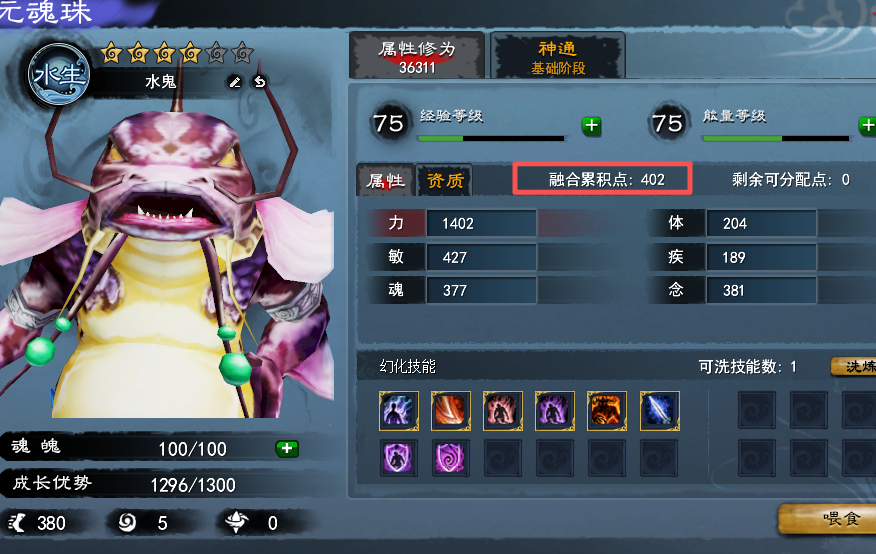Switch to the 属性修为 tab
This screenshot has height=554, width=876.
pyautogui.click(x=416, y=57)
